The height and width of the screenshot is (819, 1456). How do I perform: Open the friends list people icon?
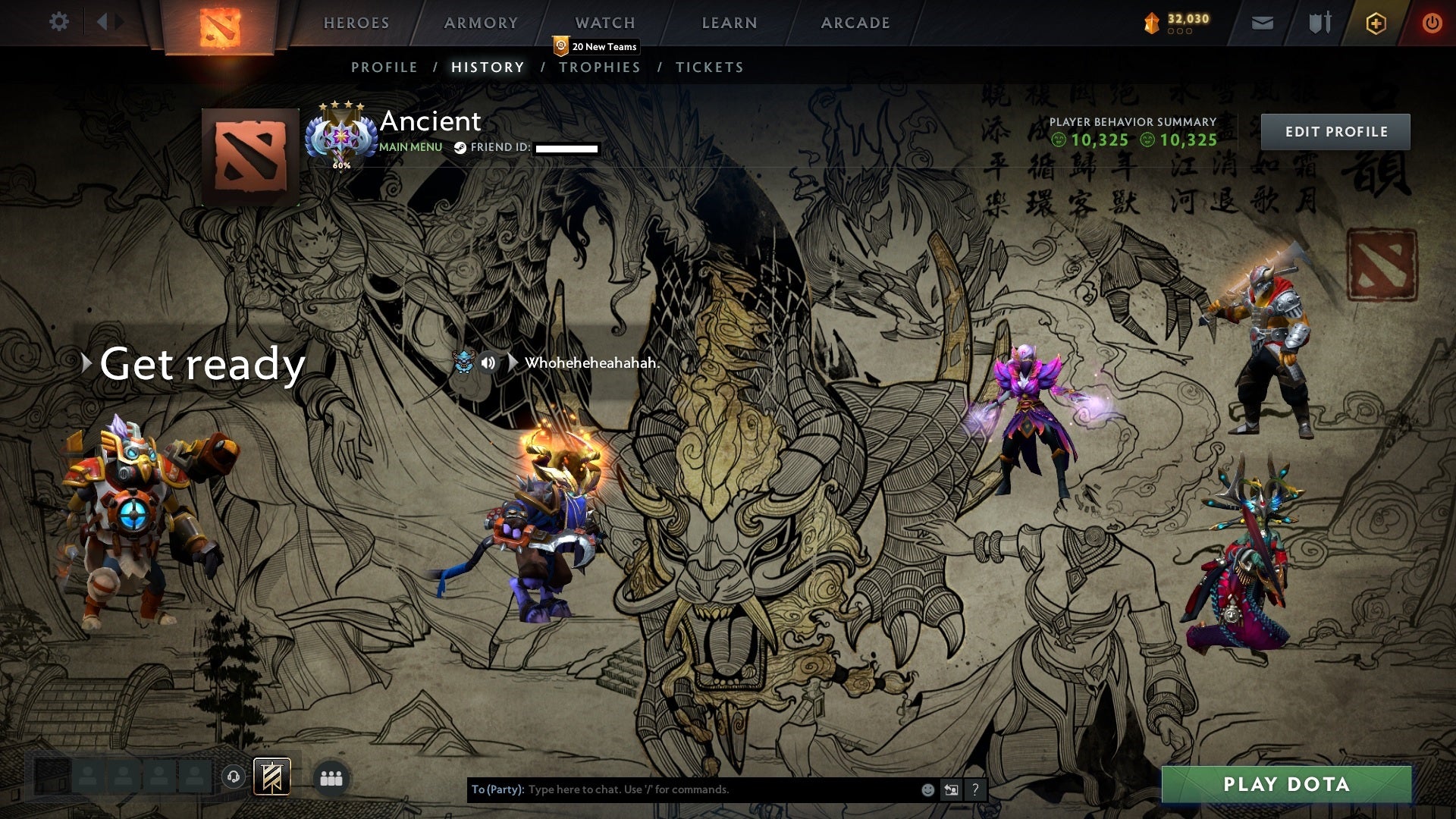point(330,777)
